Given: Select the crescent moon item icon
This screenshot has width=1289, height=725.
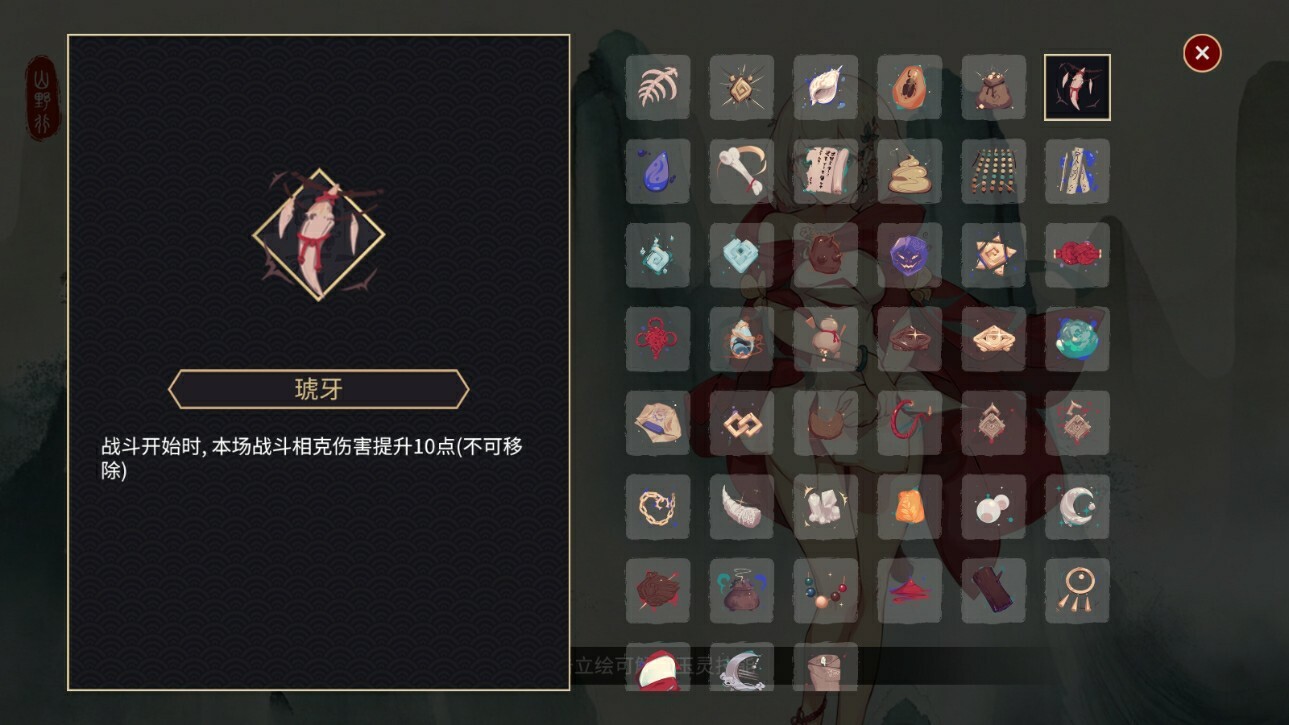Looking at the screenshot, I should click(x=1078, y=507).
